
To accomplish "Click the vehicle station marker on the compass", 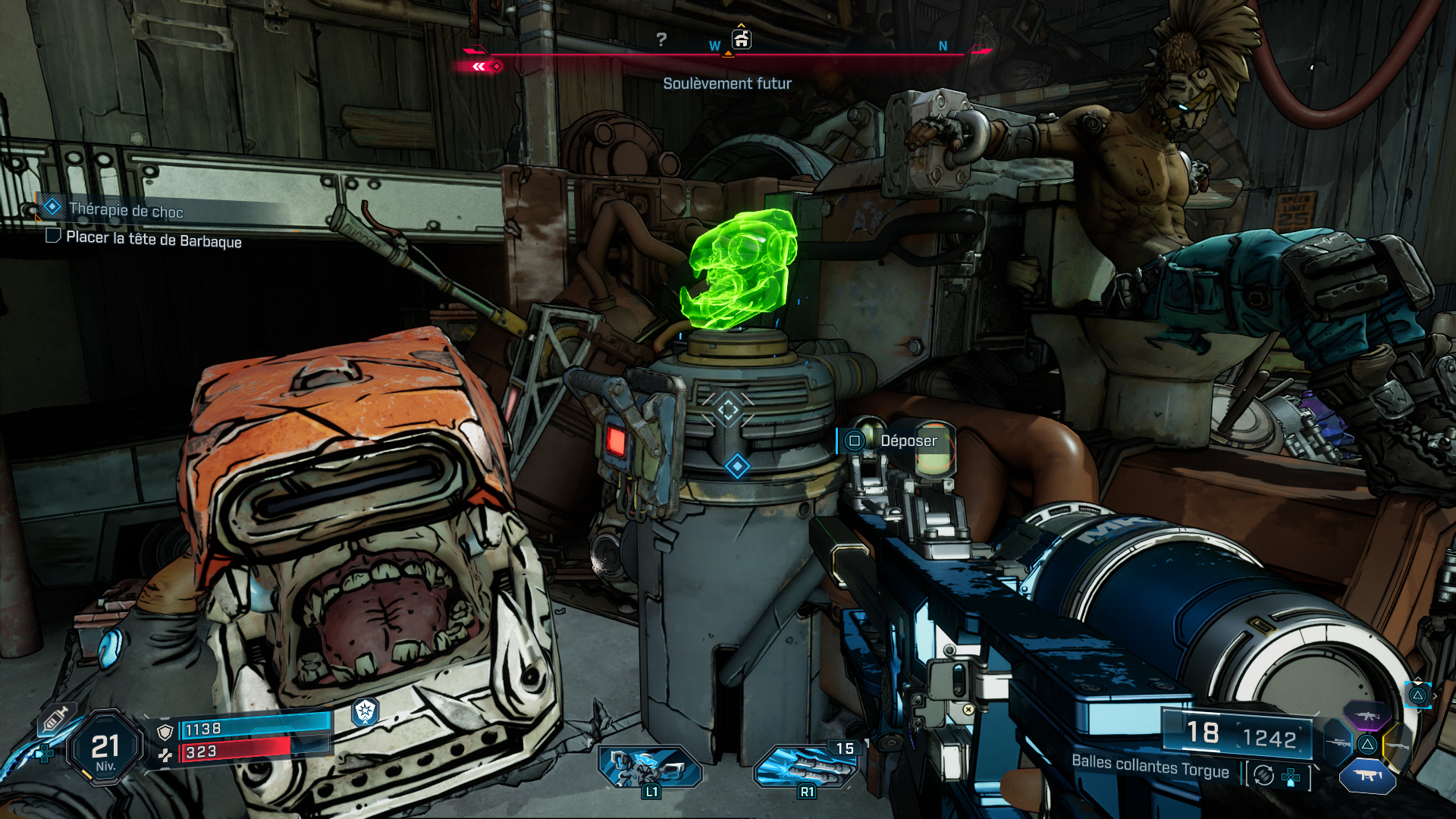I will point(741,39).
